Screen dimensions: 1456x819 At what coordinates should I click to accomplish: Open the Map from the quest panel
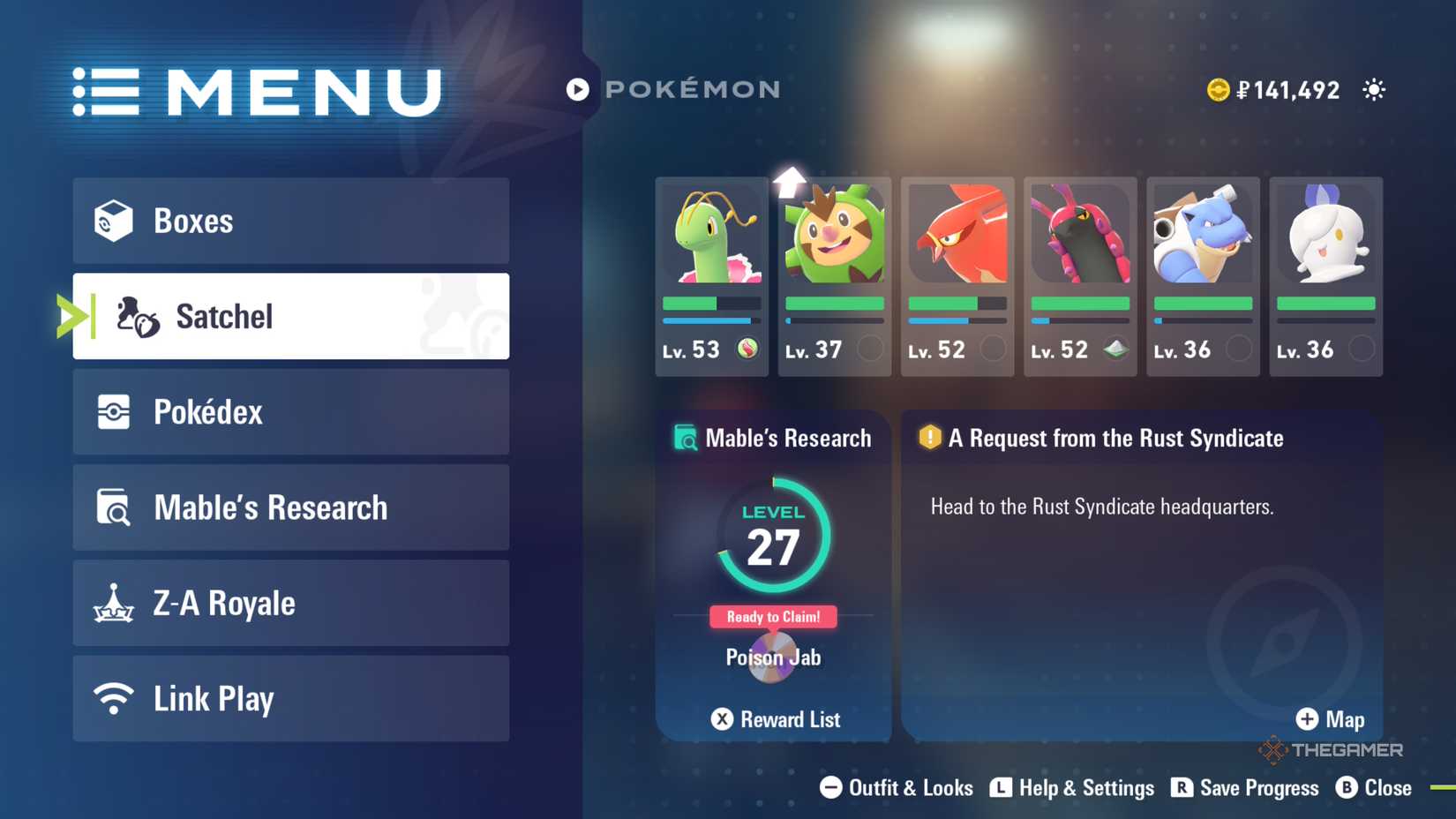1331,719
